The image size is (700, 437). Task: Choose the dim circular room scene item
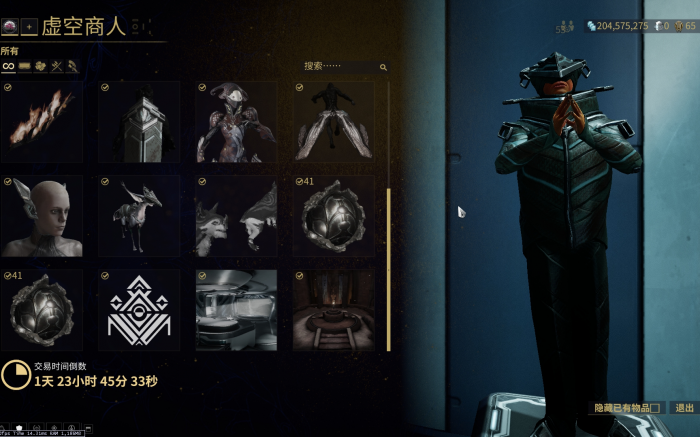(x=334, y=310)
